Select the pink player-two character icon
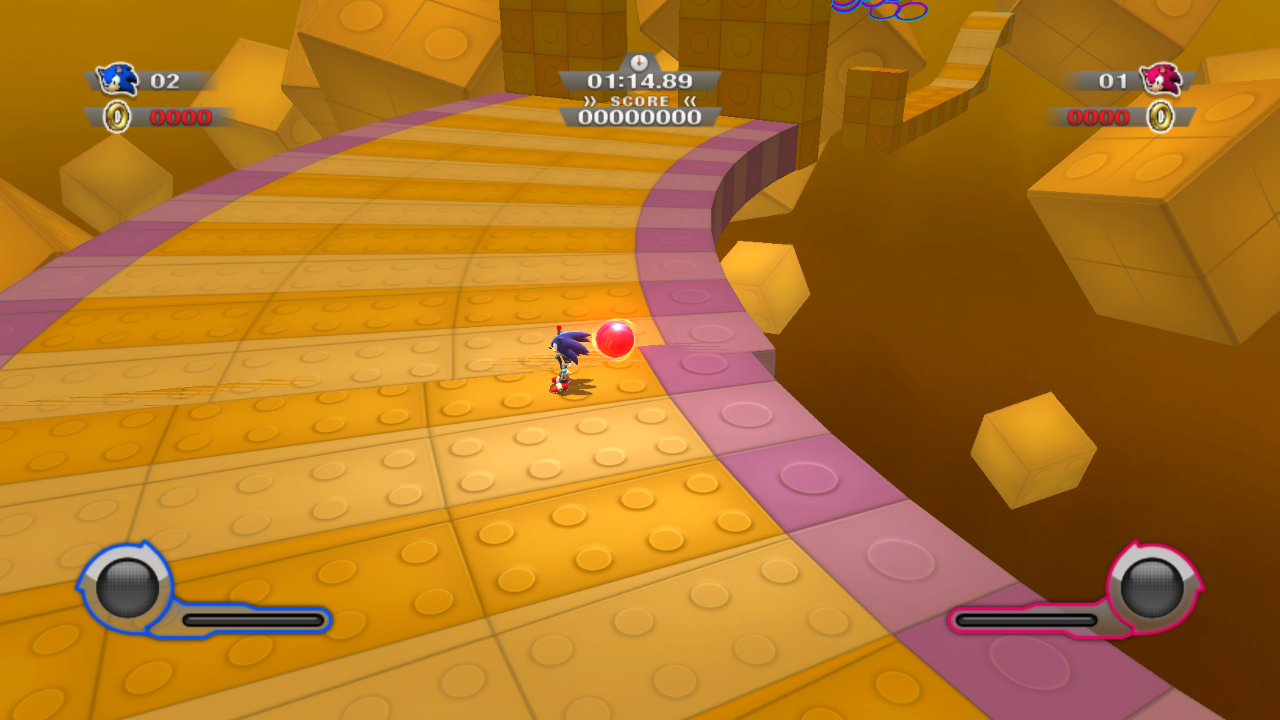The height and width of the screenshot is (720, 1280). [x=1161, y=79]
